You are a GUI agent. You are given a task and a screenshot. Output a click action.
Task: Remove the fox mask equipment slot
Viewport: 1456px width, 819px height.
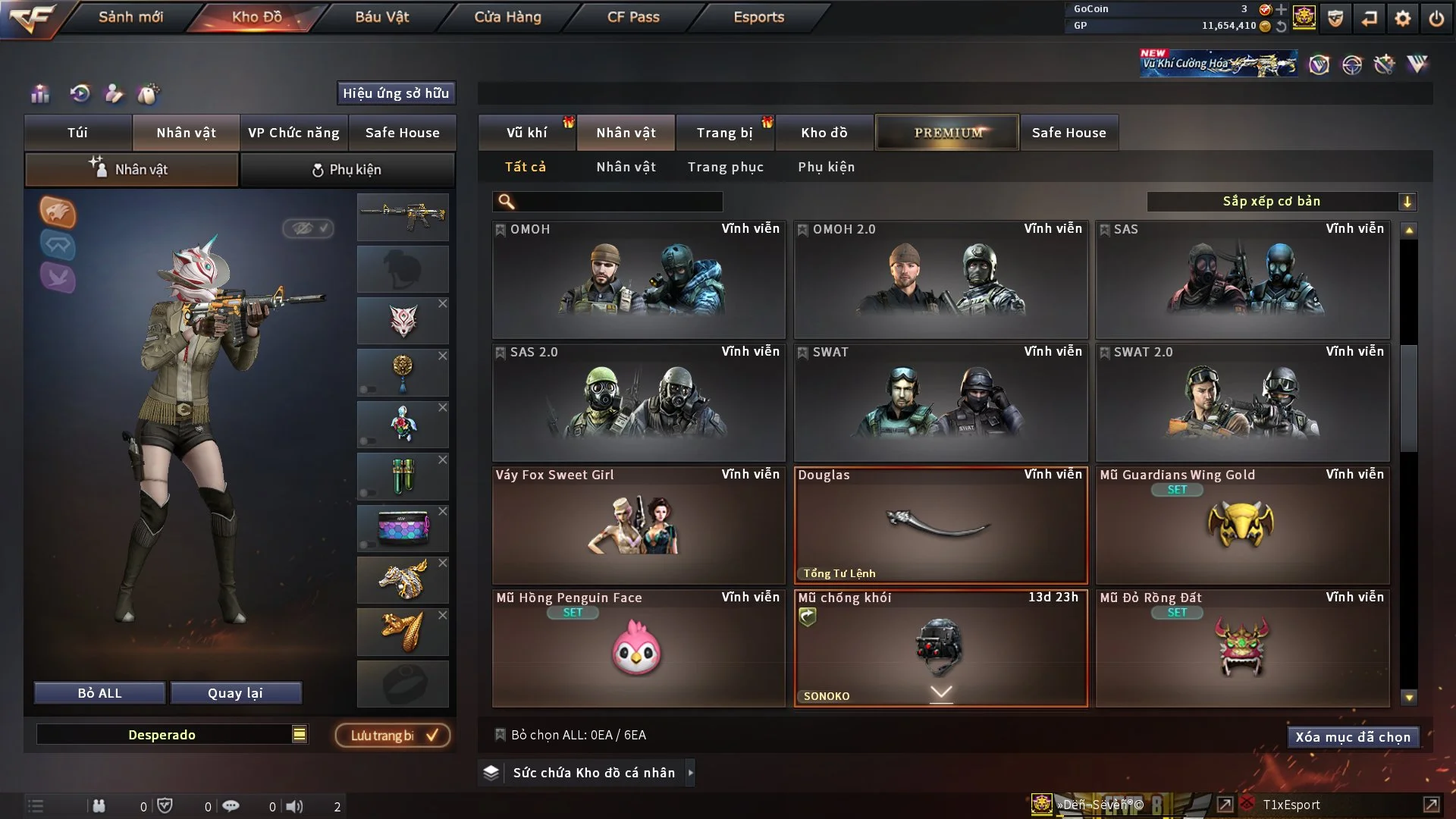[x=443, y=303]
